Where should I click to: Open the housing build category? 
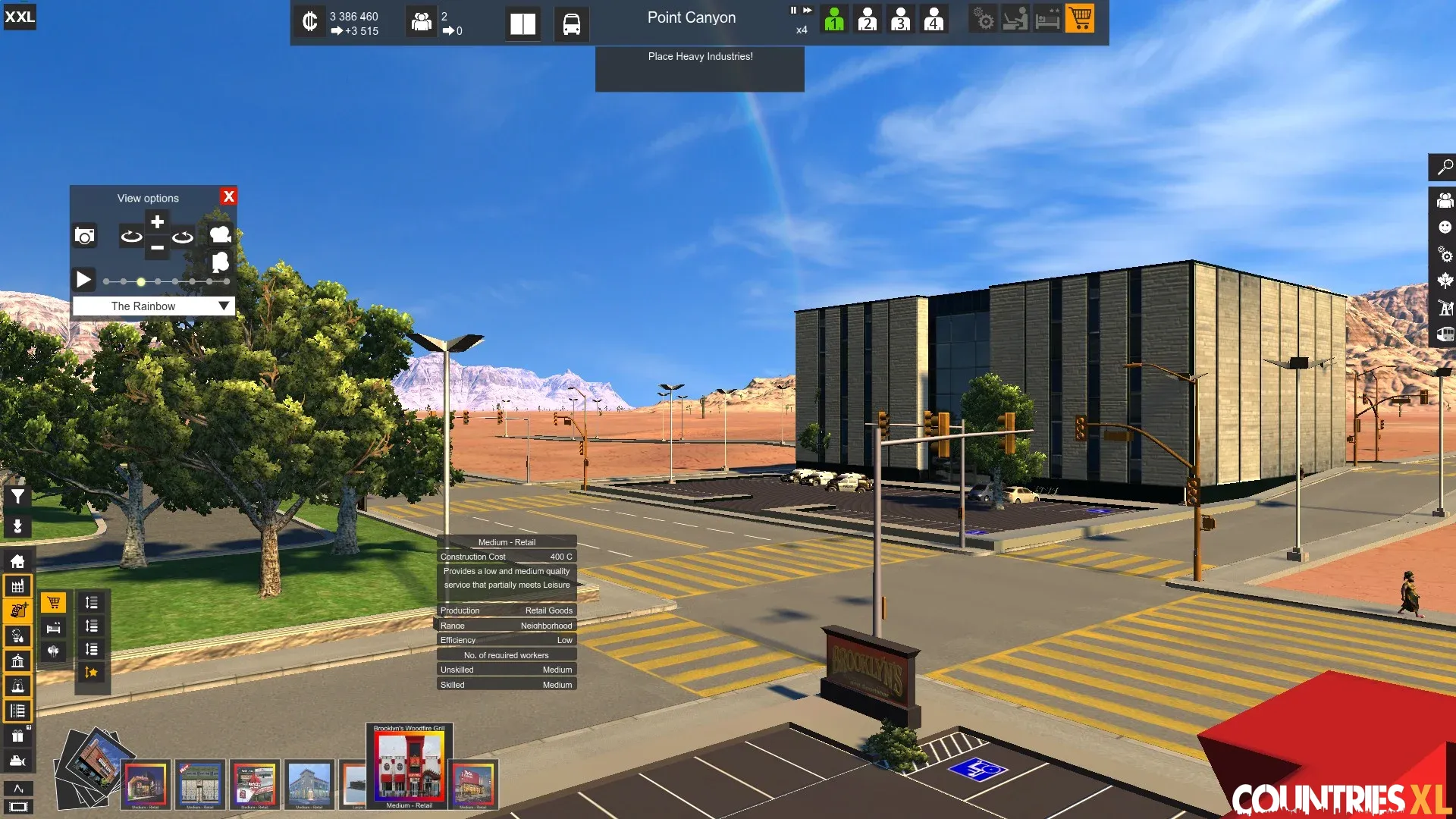pyautogui.click(x=17, y=561)
